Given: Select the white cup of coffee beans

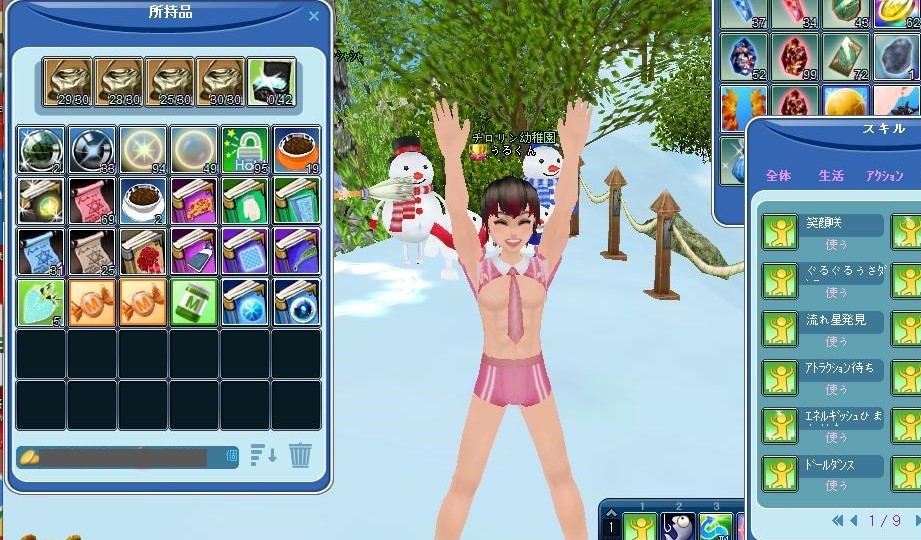Looking at the screenshot, I should pyautogui.click(x=143, y=201).
